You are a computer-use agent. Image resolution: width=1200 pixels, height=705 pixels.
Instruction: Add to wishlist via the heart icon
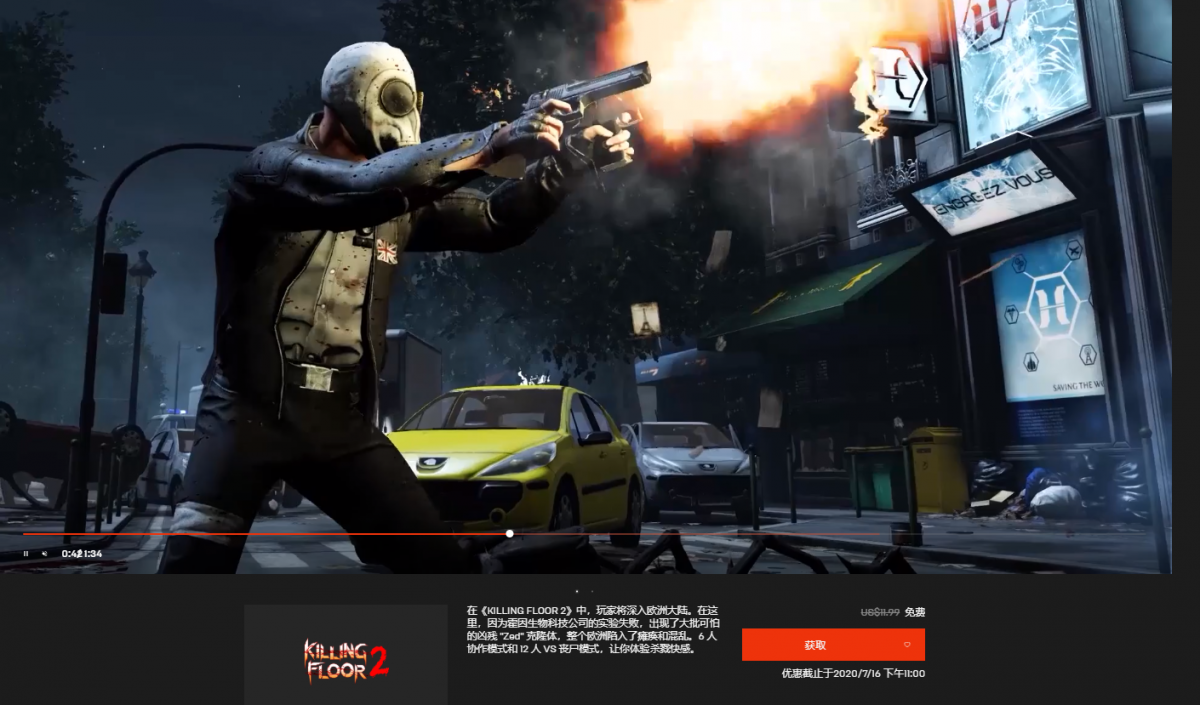click(x=906, y=645)
